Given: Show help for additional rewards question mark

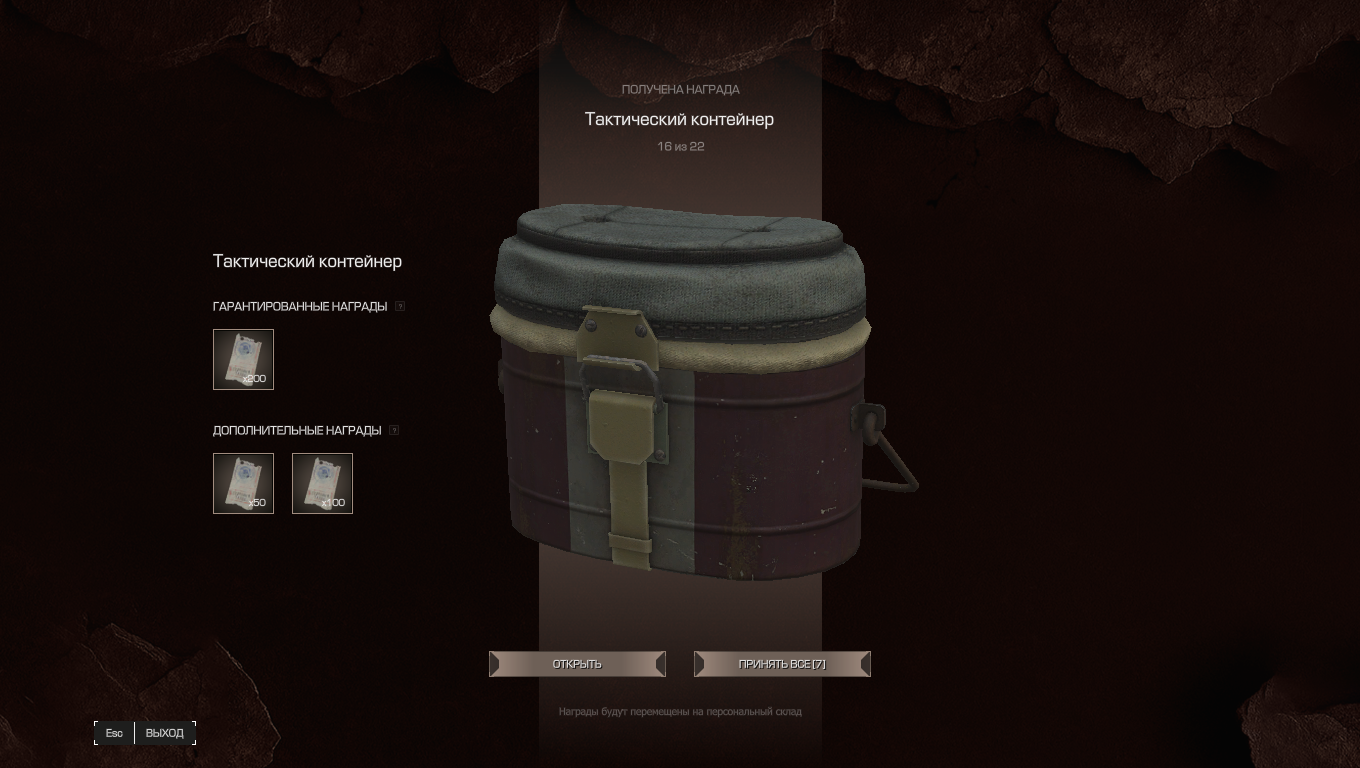Looking at the screenshot, I should 394,431.
